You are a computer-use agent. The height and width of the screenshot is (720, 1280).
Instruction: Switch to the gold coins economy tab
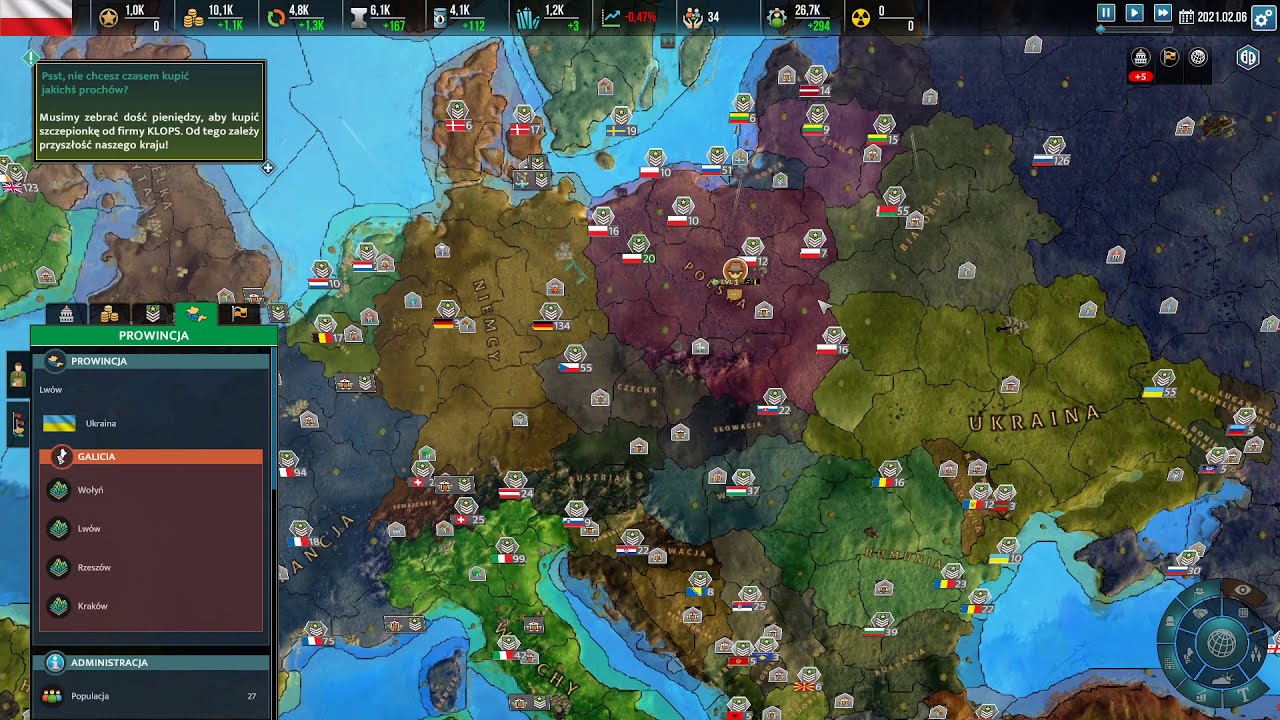110,314
